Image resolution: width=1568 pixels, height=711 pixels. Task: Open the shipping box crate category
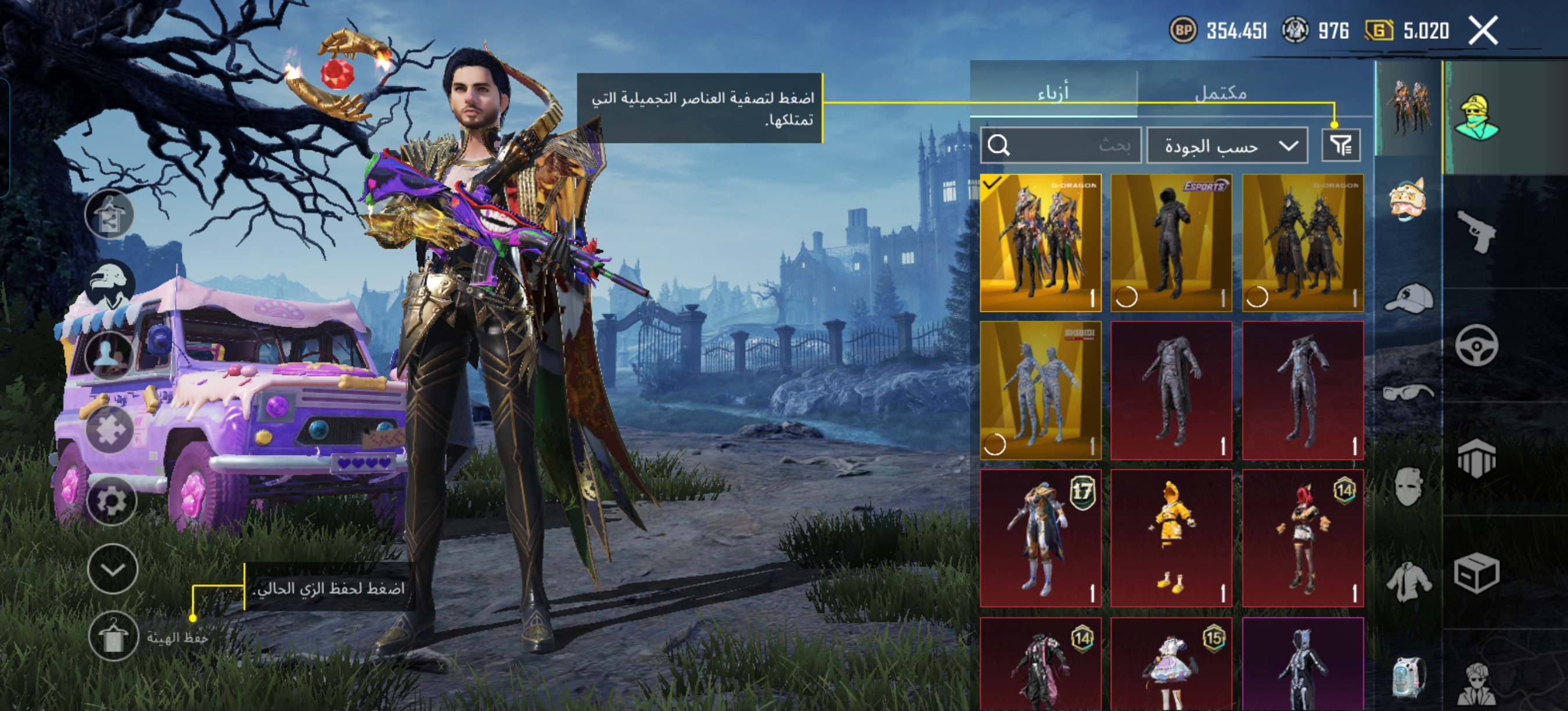pyautogui.click(x=1476, y=573)
